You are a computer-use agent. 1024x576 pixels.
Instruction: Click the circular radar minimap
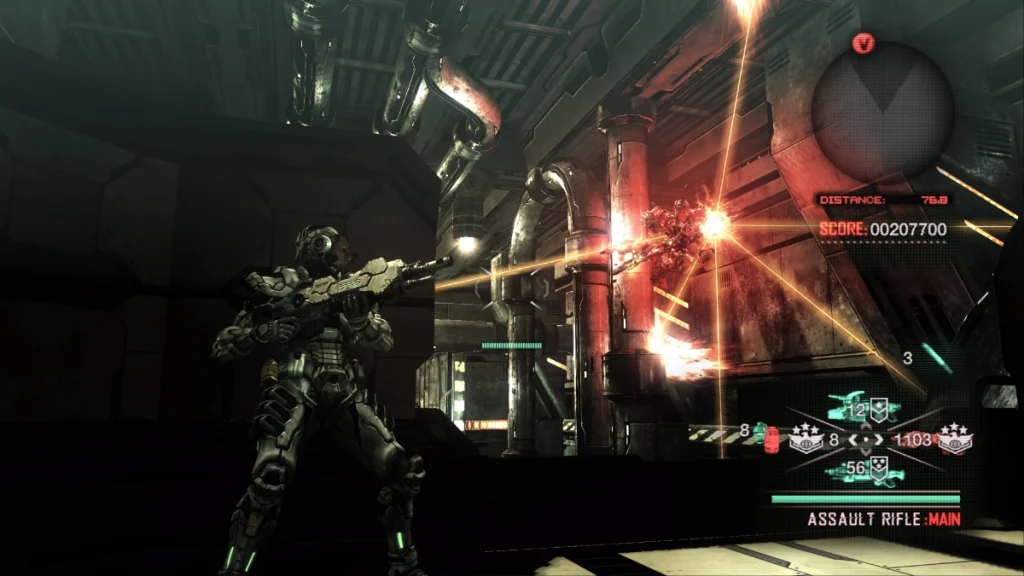pyautogui.click(x=881, y=112)
